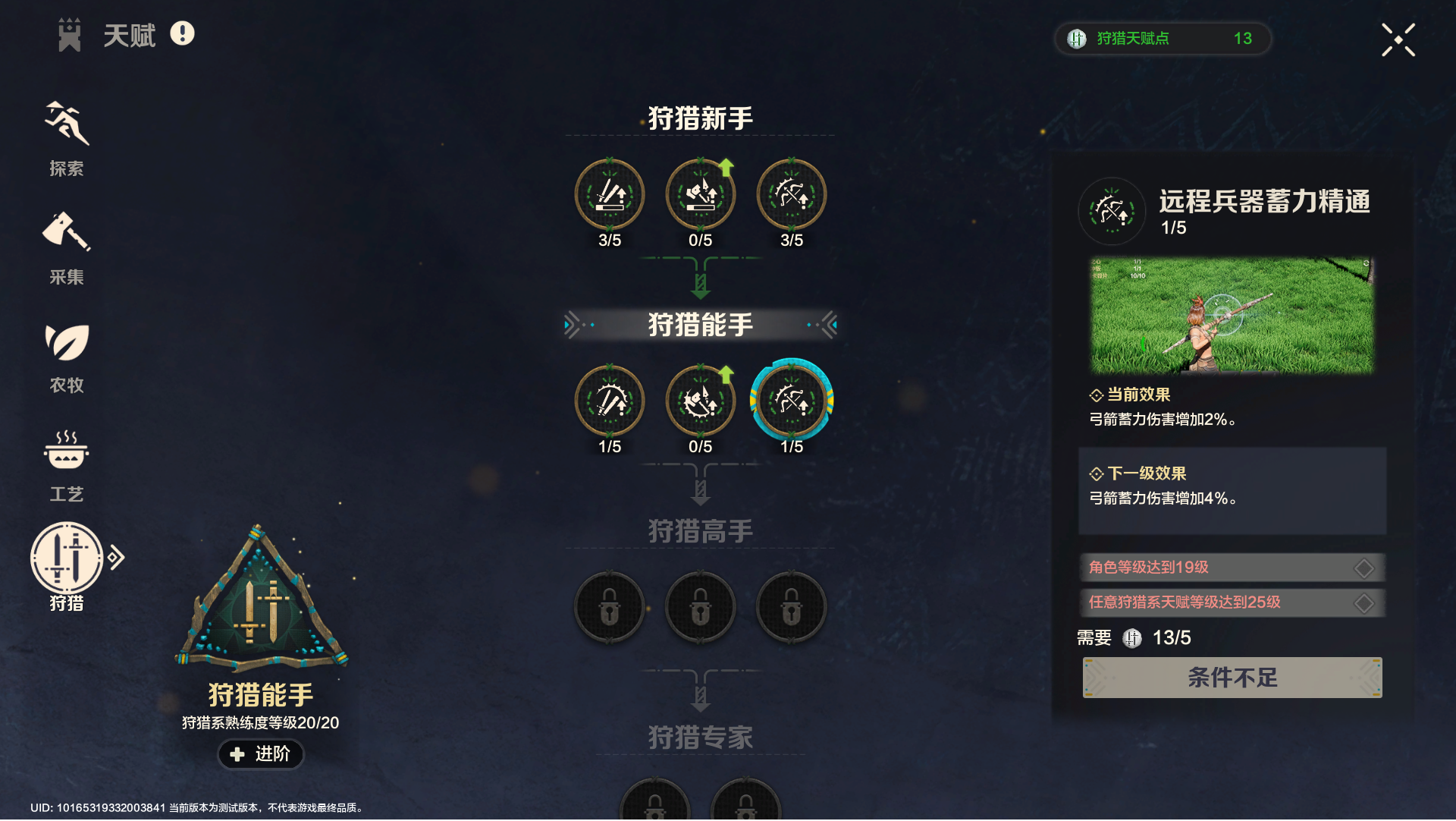Select the highlighted 远程兵器蓄力精通 talent node
The width and height of the screenshot is (1456, 821).
click(x=792, y=401)
